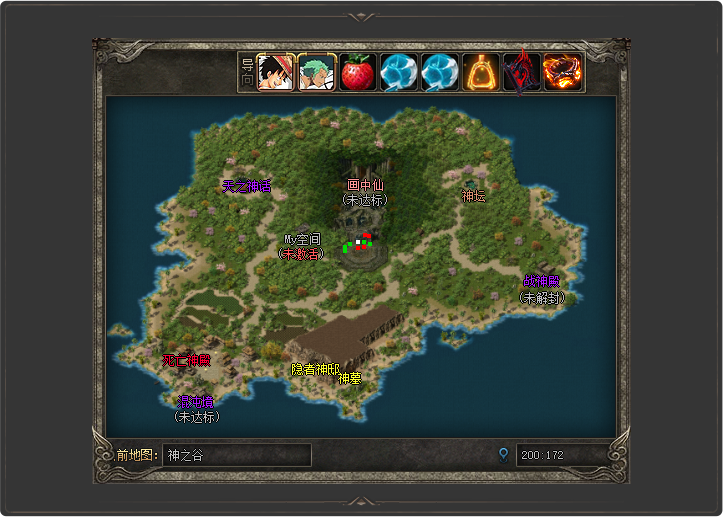The image size is (723, 517).
Task: Click the strawberry item icon
Action: 358,72
